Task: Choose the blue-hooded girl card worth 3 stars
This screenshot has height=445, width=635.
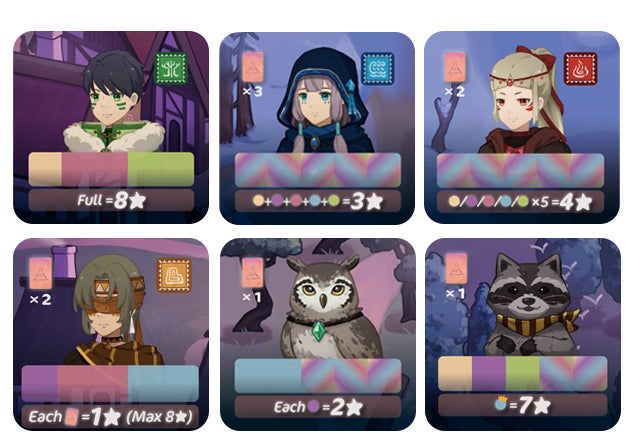Action: 317,126
